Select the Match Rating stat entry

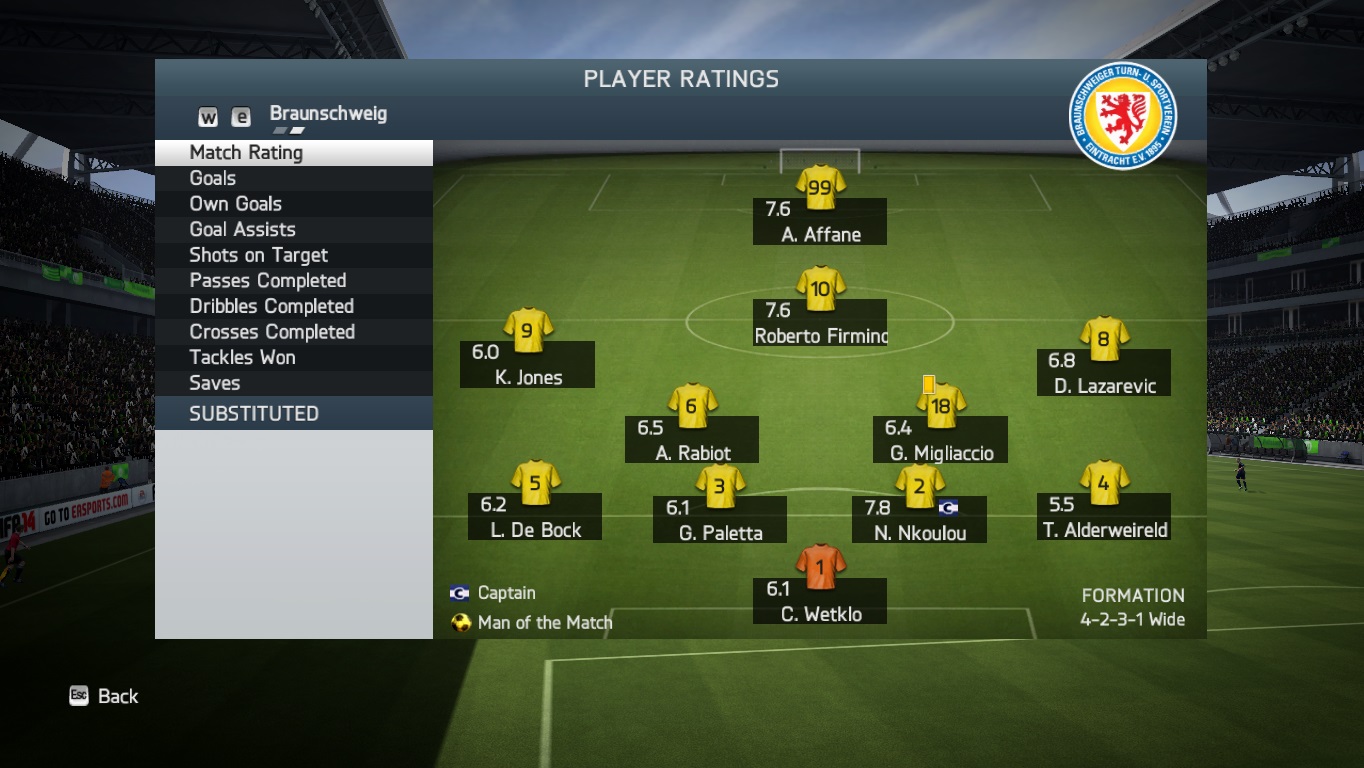(x=246, y=153)
